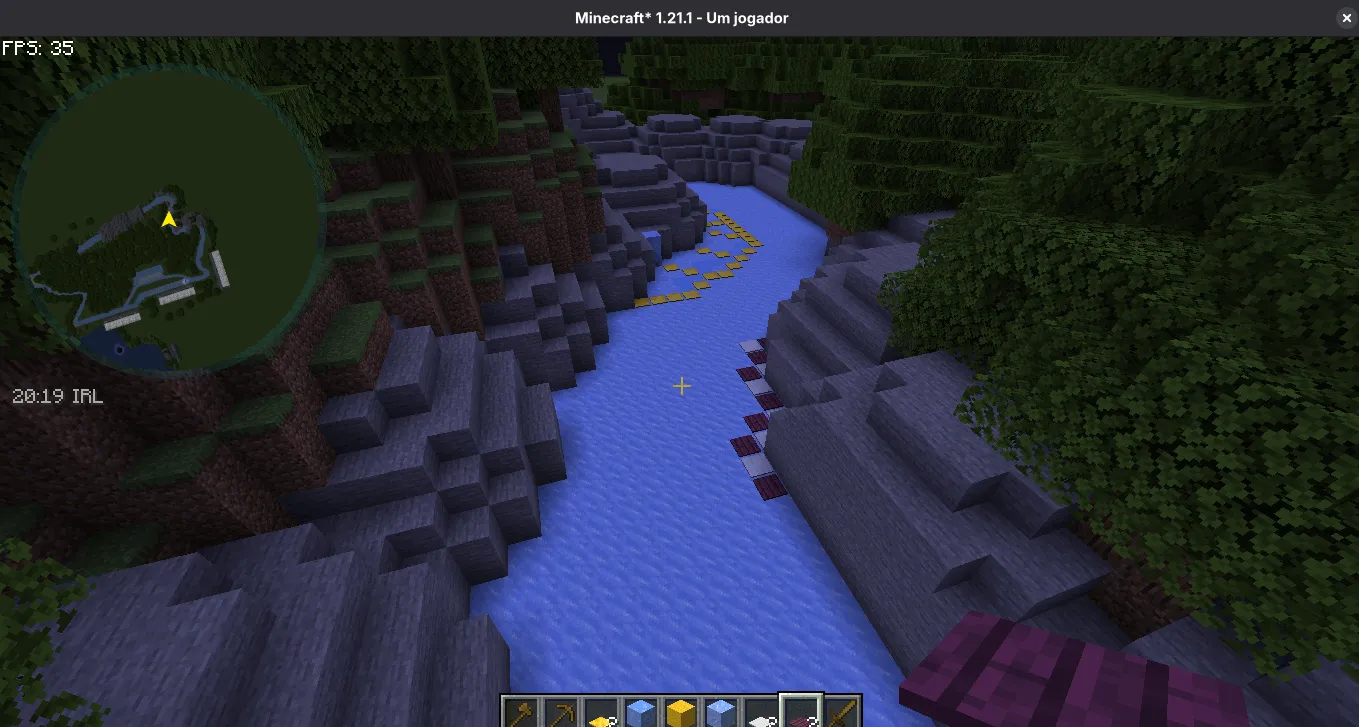Open the circular minimap in the corner
This screenshot has height=727, width=1359.
tap(170, 220)
